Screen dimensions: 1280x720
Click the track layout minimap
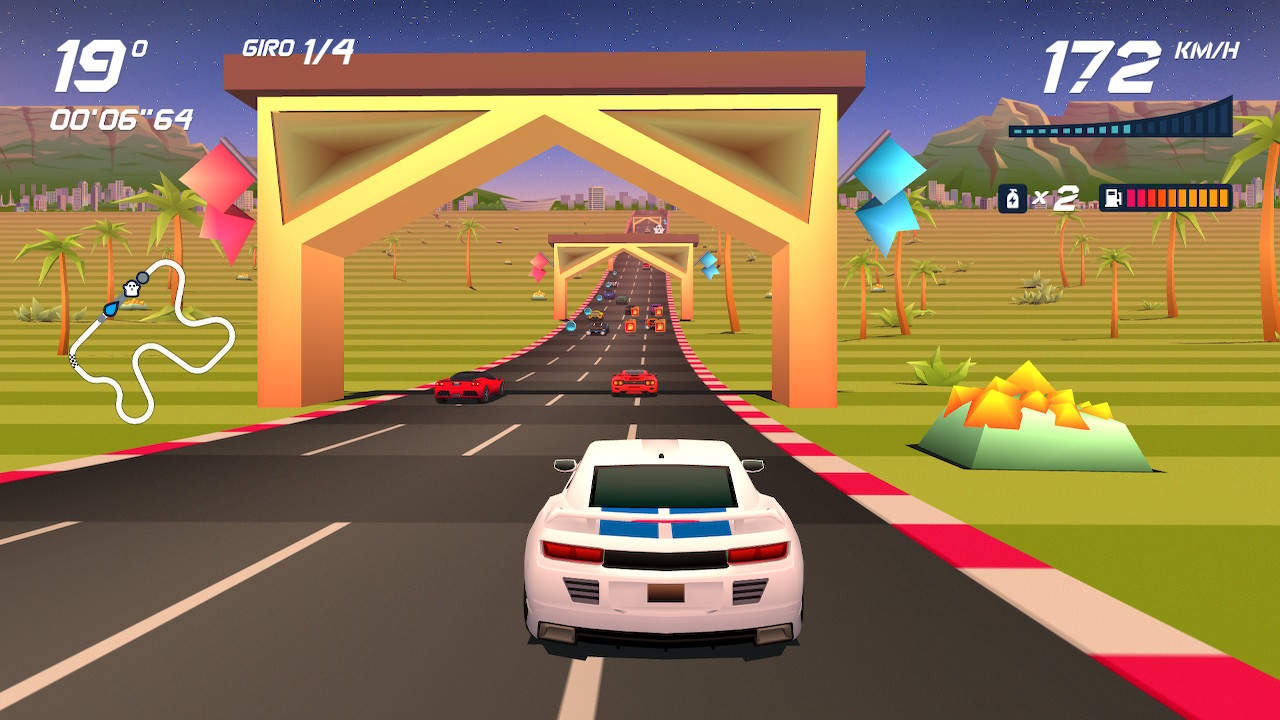point(152,340)
